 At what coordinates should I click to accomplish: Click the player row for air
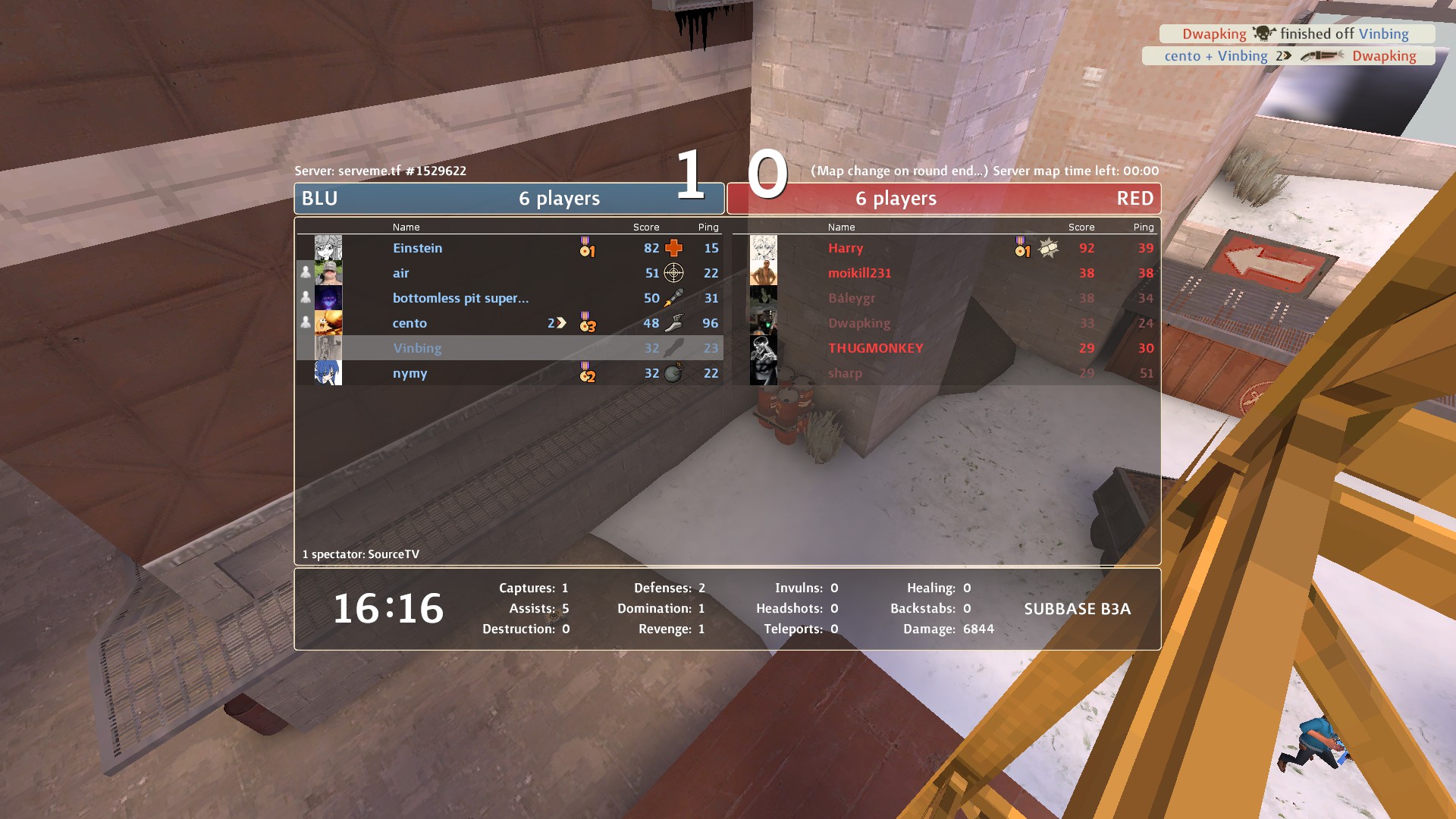tap(508, 273)
